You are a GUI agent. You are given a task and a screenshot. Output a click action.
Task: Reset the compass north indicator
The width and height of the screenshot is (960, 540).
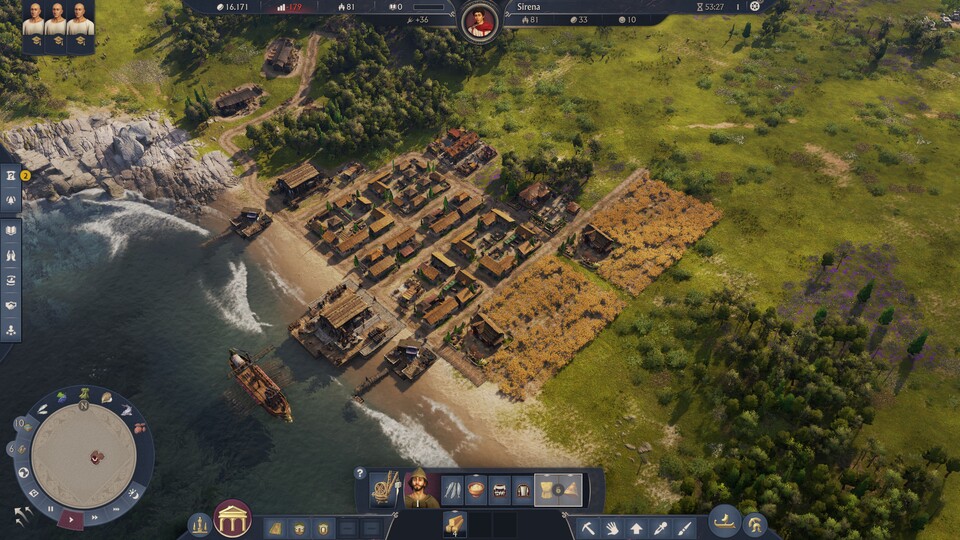pos(84,405)
